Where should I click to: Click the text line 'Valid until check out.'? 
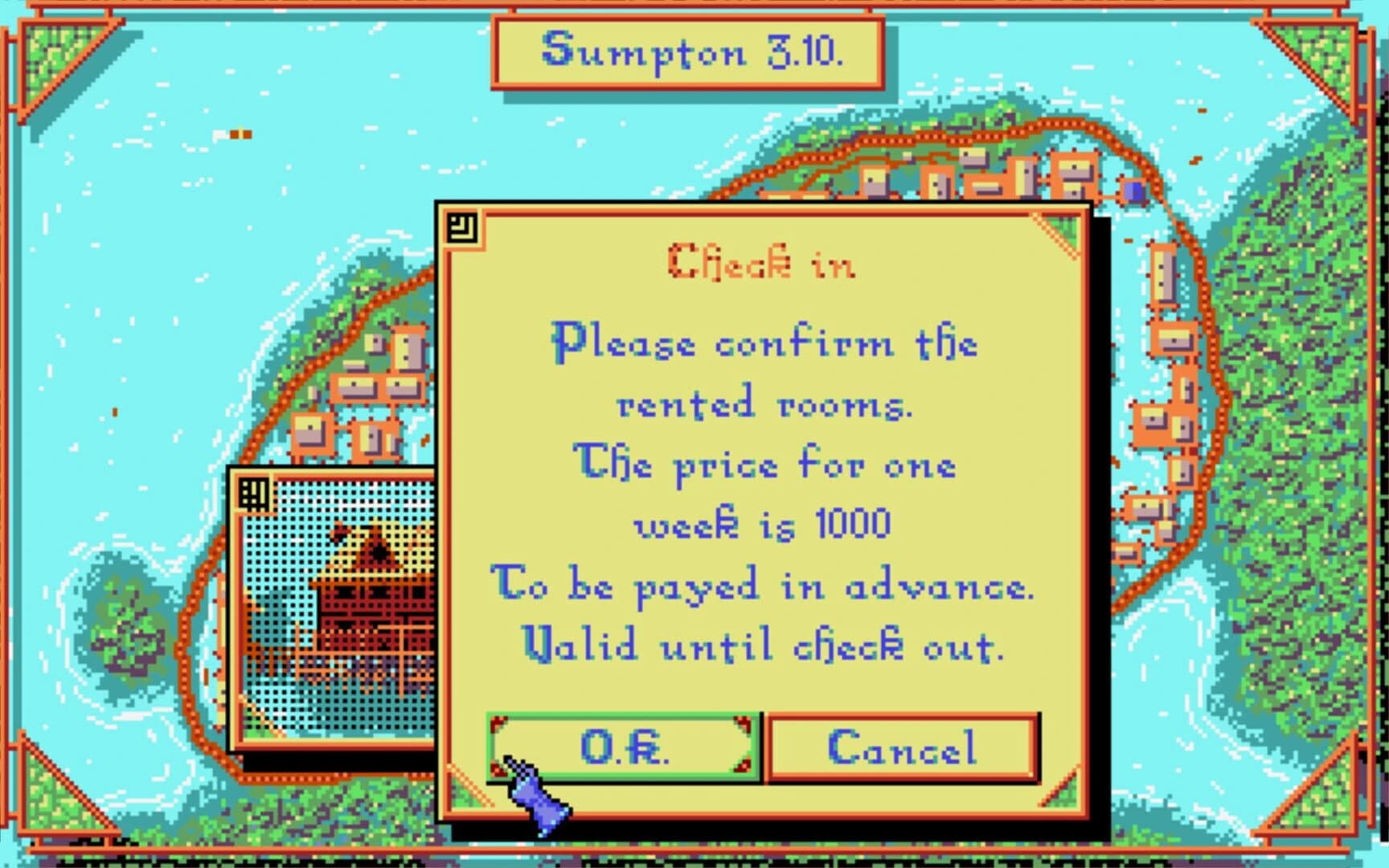tap(764, 645)
